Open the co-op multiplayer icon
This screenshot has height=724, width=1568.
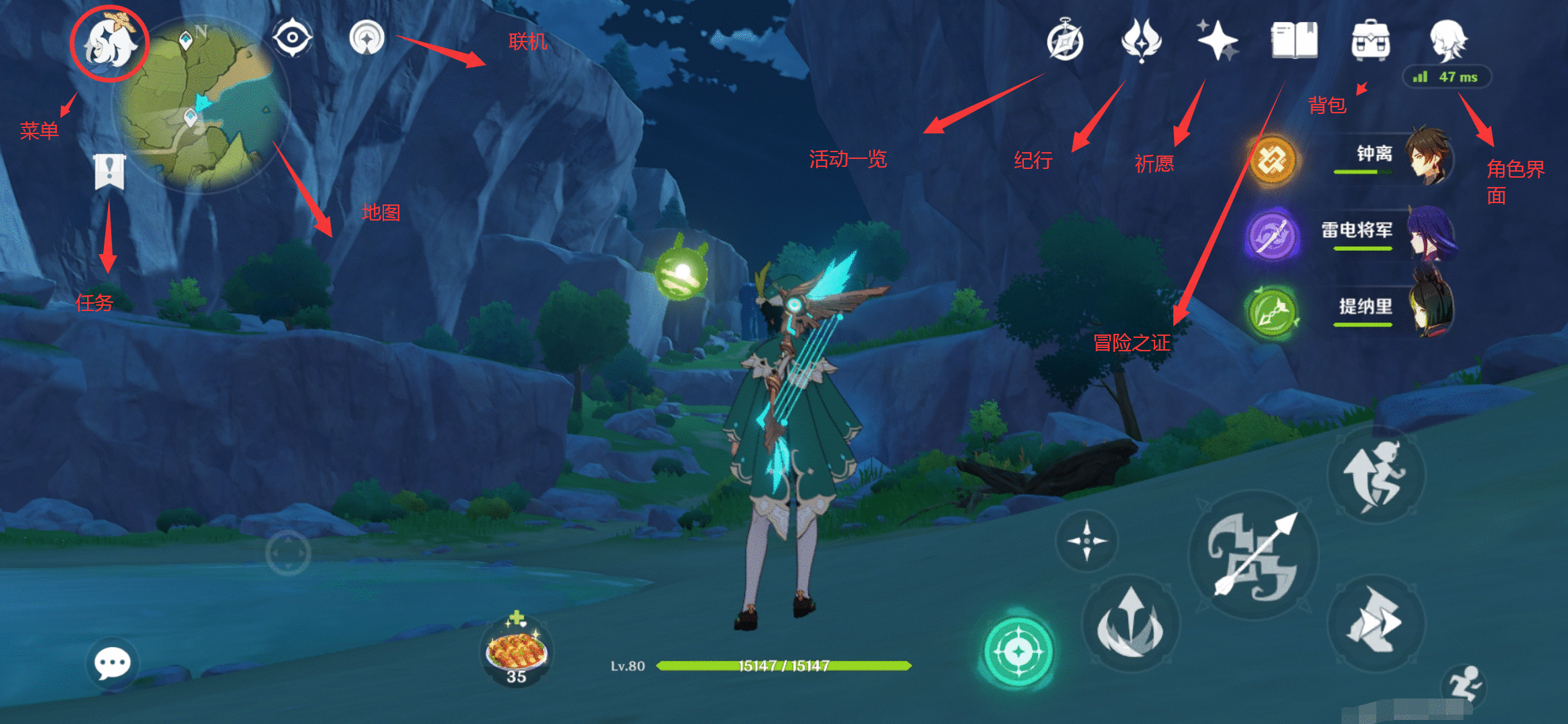[367, 38]
